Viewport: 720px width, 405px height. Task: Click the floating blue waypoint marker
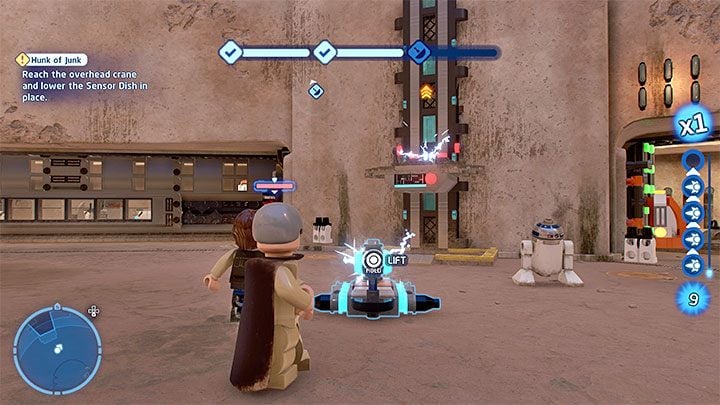316,91
